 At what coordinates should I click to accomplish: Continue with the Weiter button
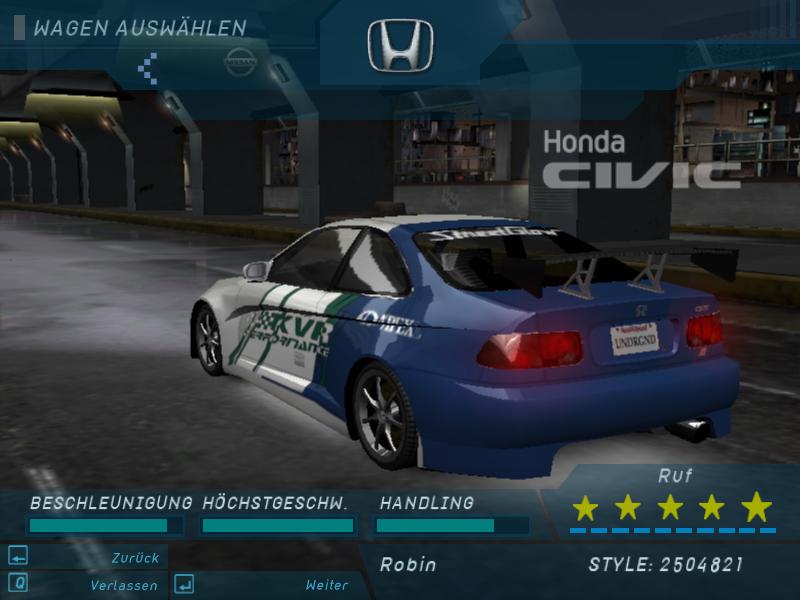(262, 585)
